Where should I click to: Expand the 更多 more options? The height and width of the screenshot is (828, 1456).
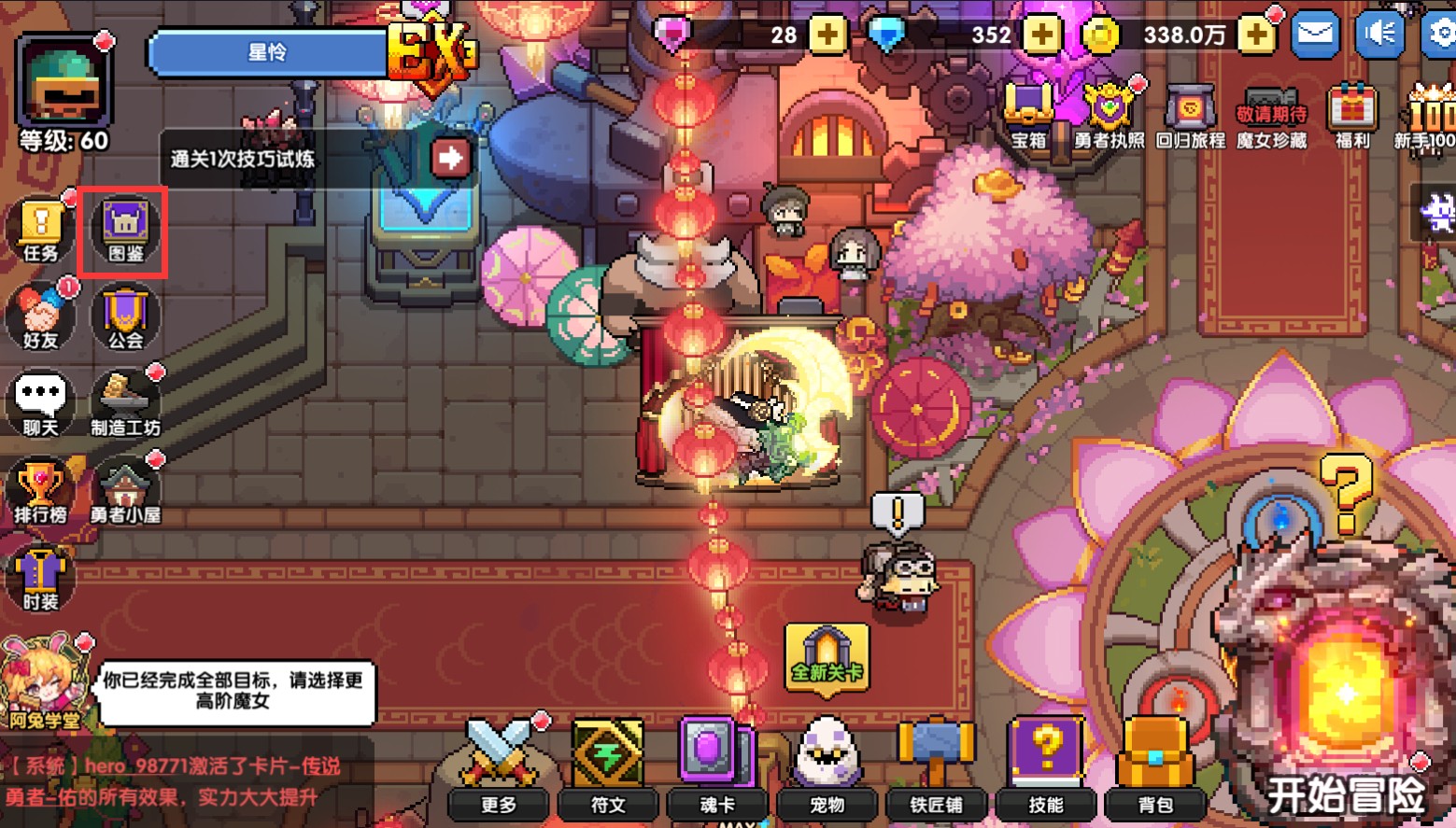click(499, 765)
